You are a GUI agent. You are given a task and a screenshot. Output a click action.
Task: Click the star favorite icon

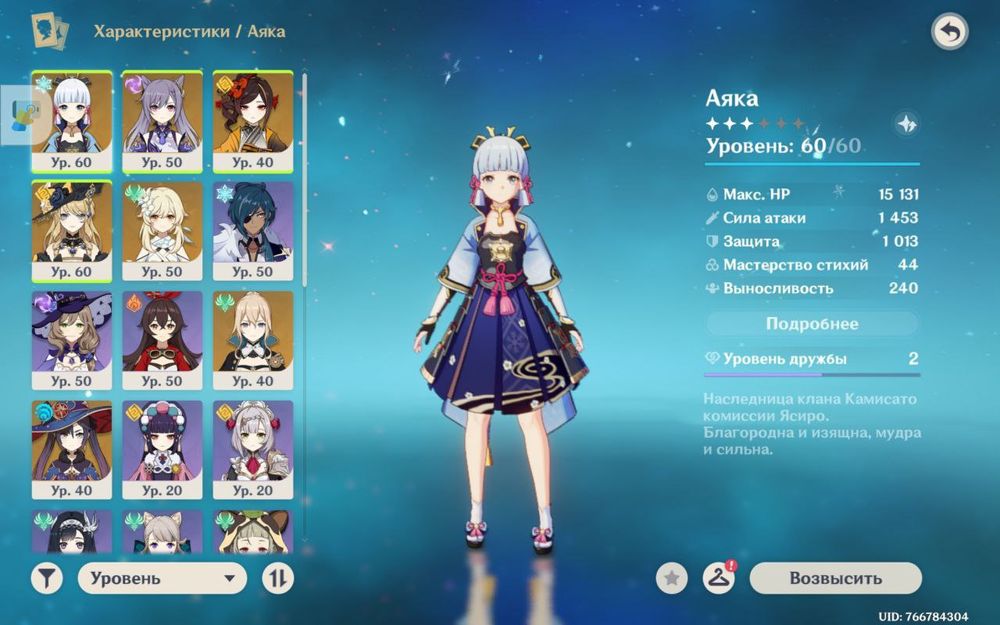coord(672,578)
